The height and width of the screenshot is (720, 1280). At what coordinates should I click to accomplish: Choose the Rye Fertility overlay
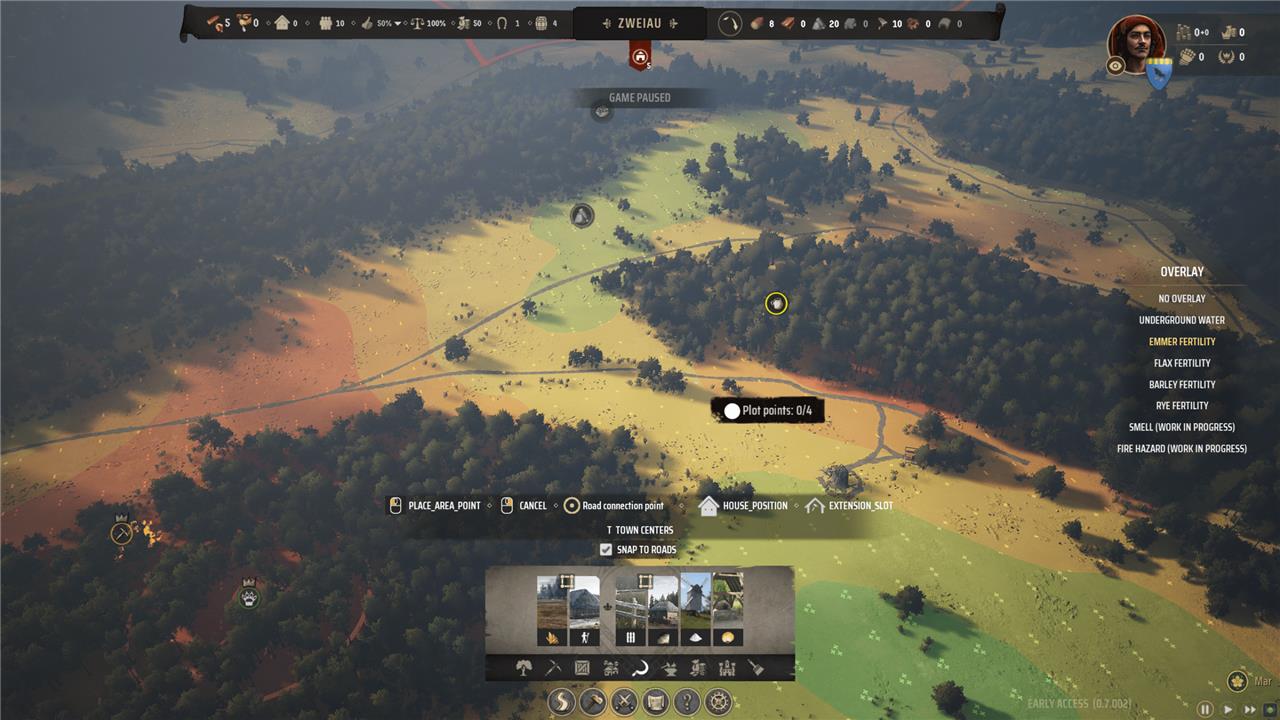[x=1181, y=406]
